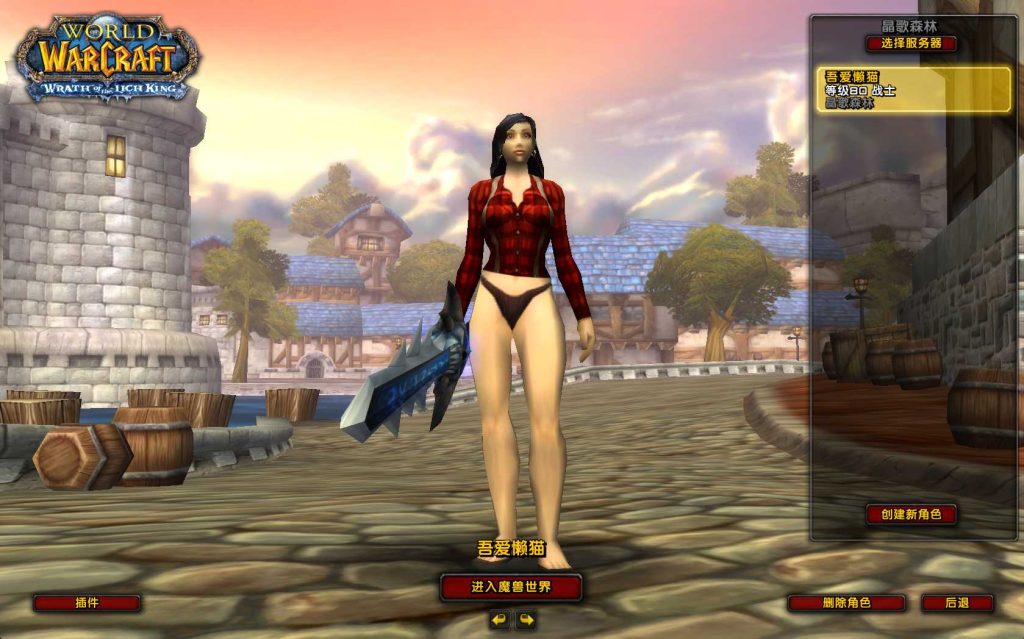Enter the game with 进入魔兽世界
Screen dimensions: 1024x639
click(x=511, y=587)
